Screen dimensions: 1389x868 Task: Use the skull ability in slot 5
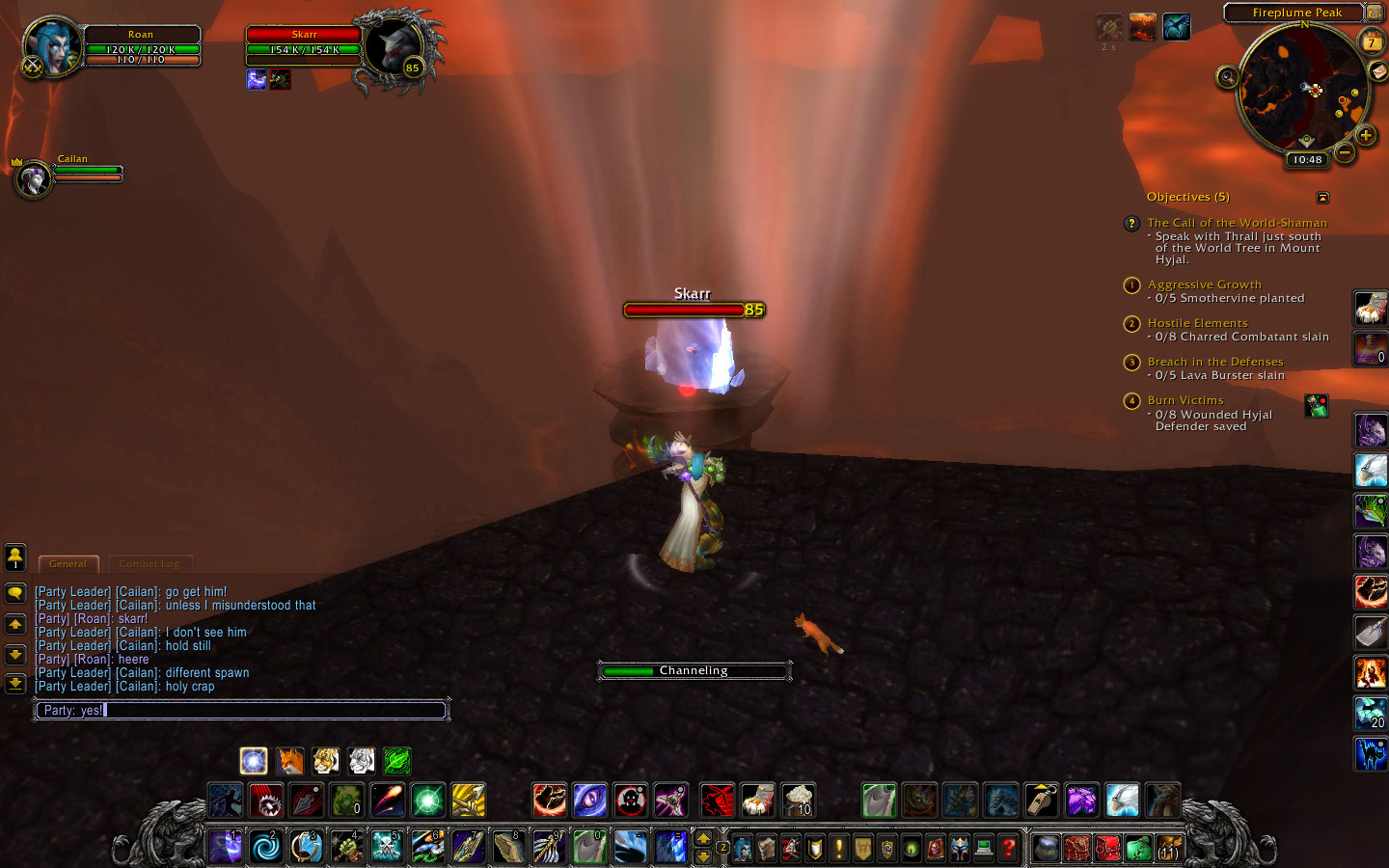tap(386, 847)
